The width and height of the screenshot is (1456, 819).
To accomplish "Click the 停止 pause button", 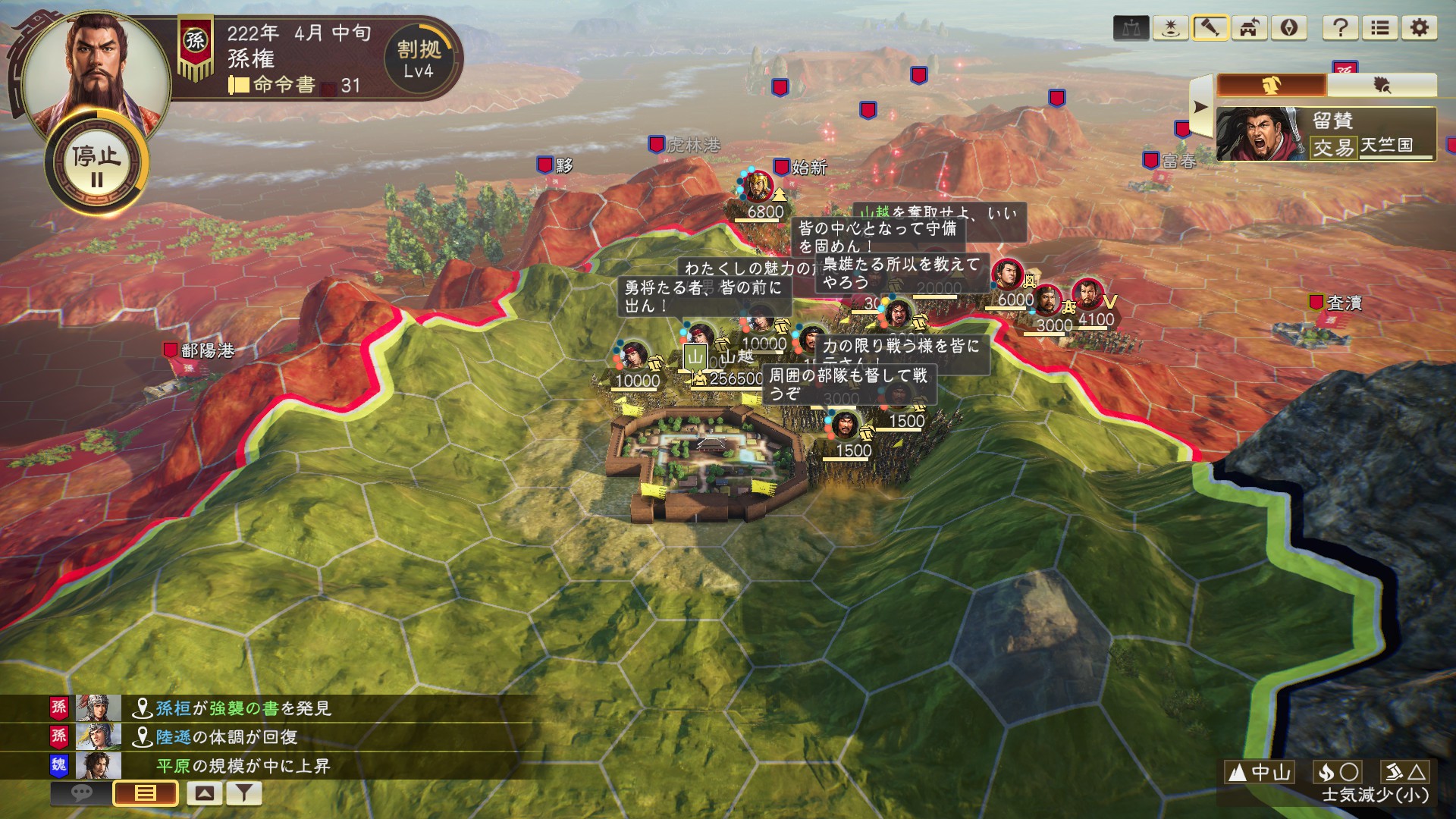I will [x=96, y=165].
